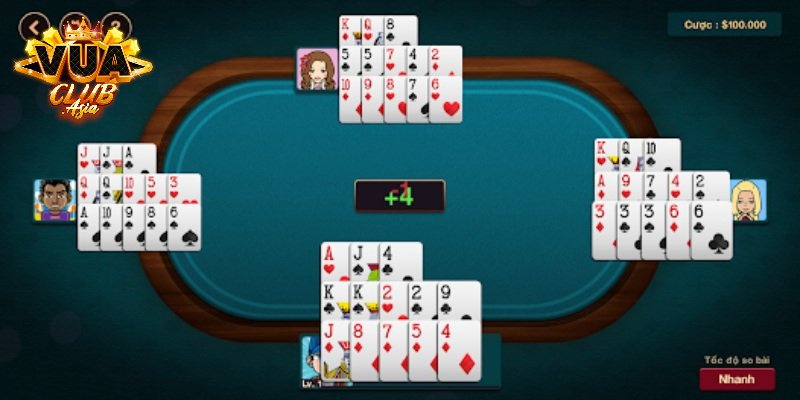
Task: View the left opponent's avatar profile
Action: [x=54, y=201]
